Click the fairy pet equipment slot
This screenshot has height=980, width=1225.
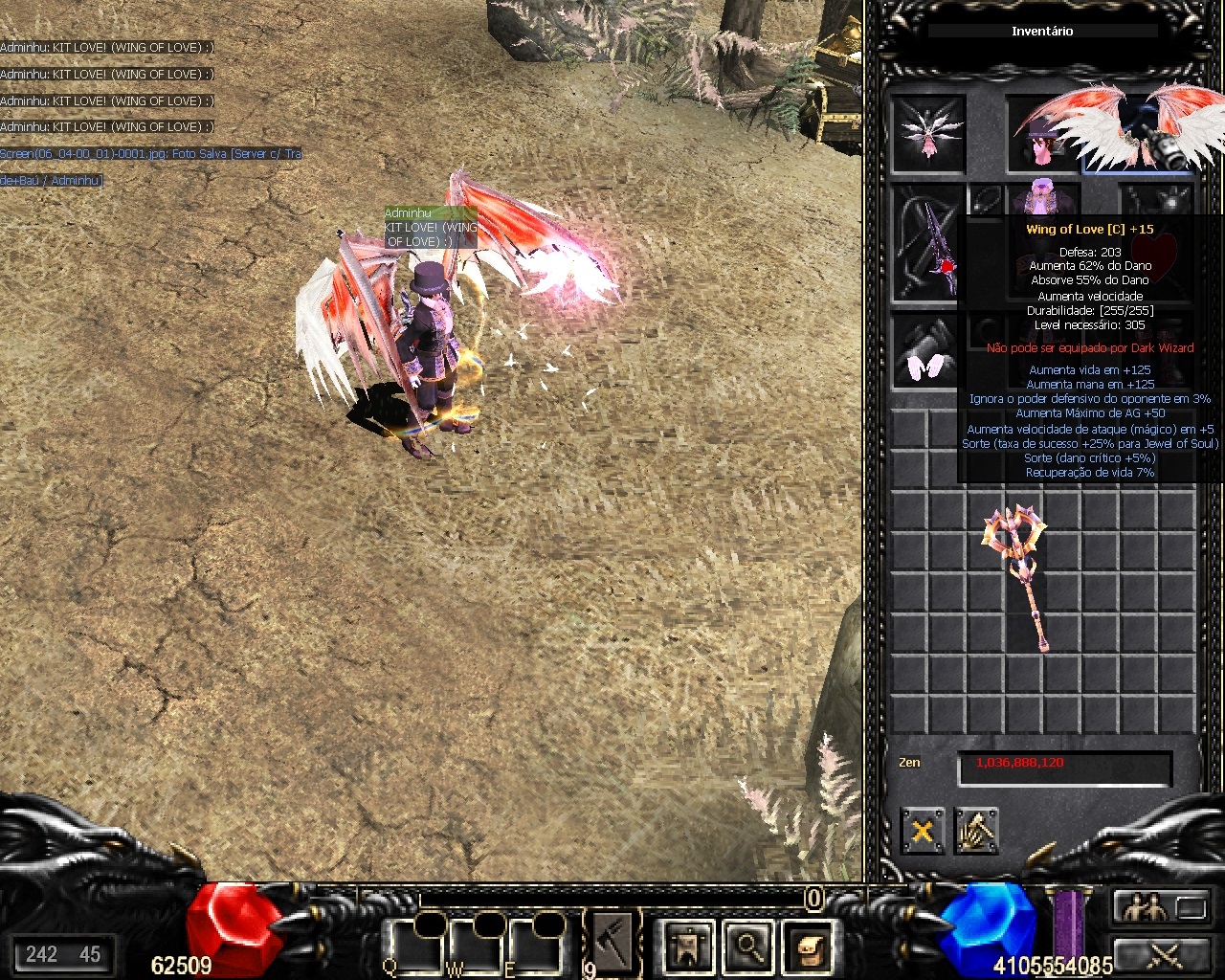point(927,135)
